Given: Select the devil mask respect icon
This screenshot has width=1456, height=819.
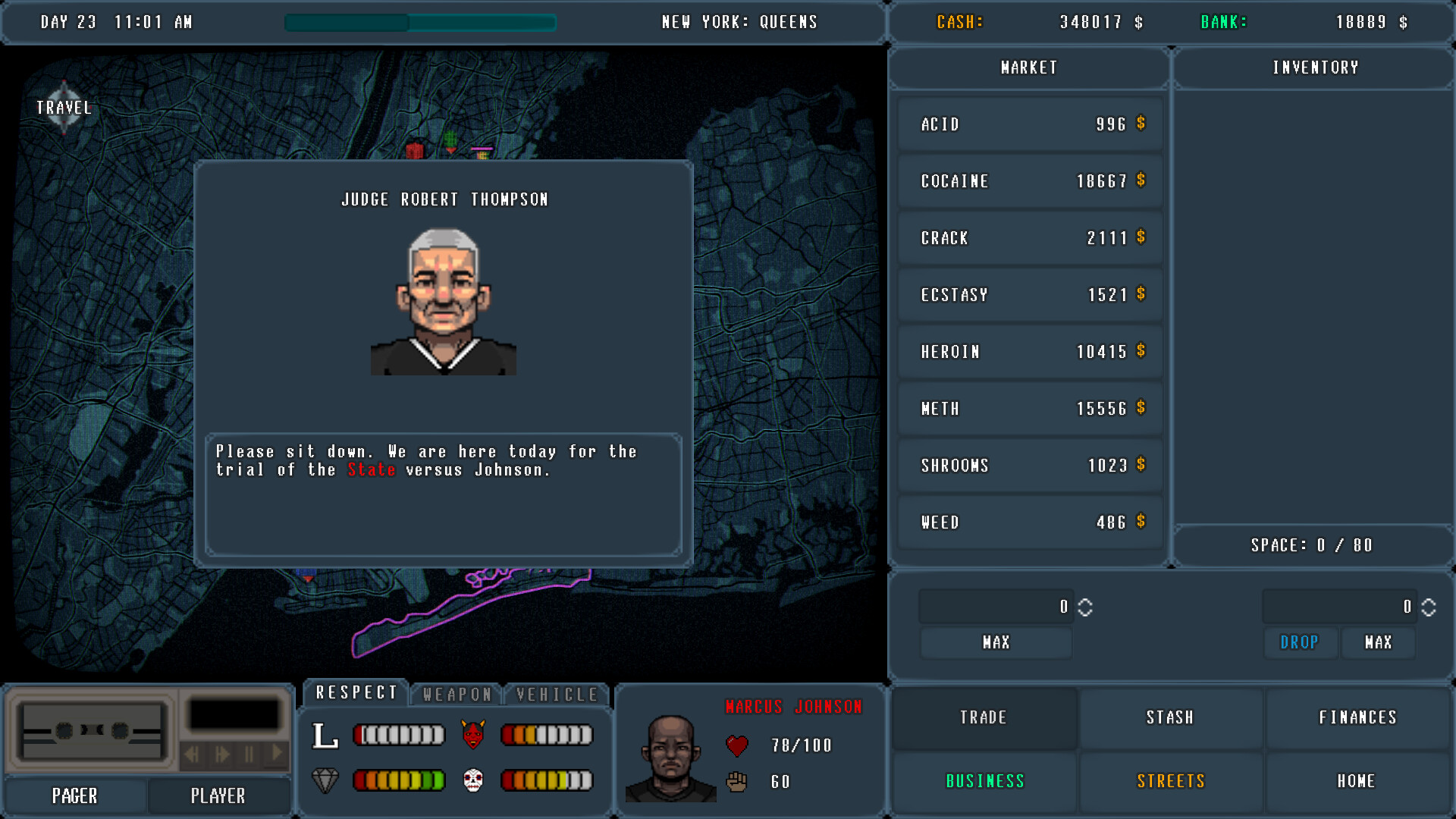Looking at the screenshot, I should pyautogui.click(x=472, y=734).
